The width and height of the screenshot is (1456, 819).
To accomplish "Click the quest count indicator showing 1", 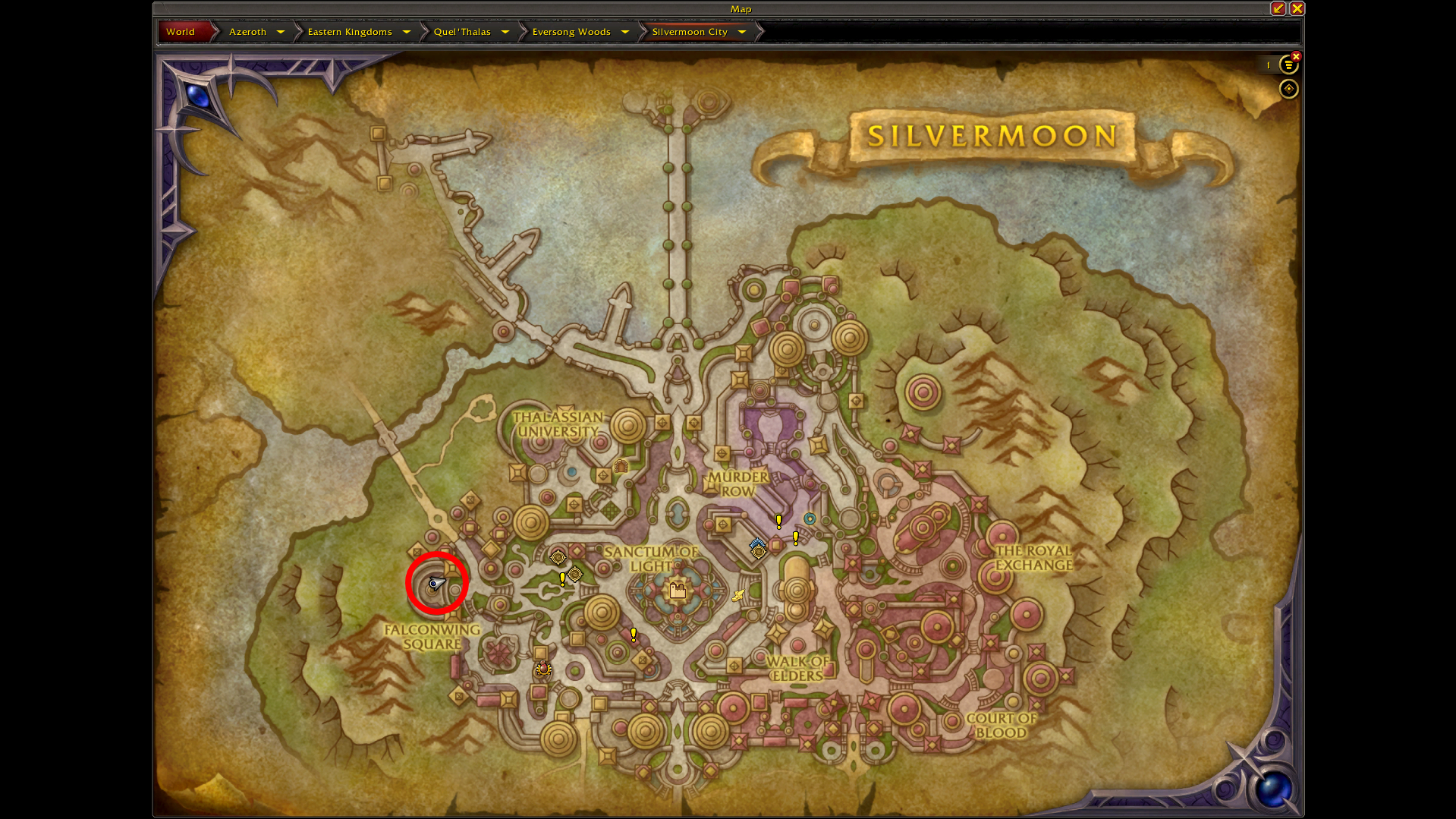I will click(x=1267, y=65).
